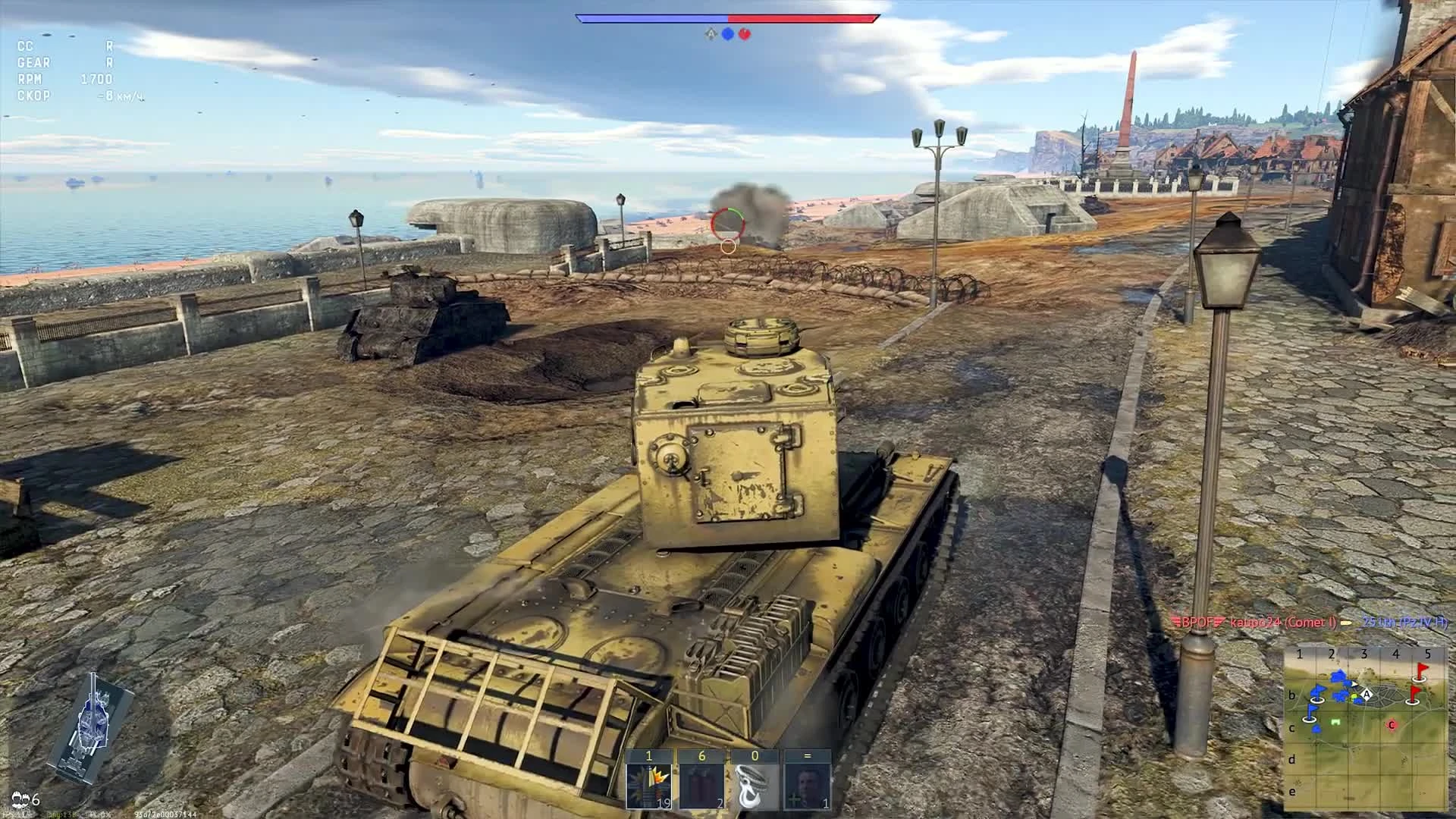
Task: Click the blue team marker above the battle bar
Action: (x=729, y=33)
